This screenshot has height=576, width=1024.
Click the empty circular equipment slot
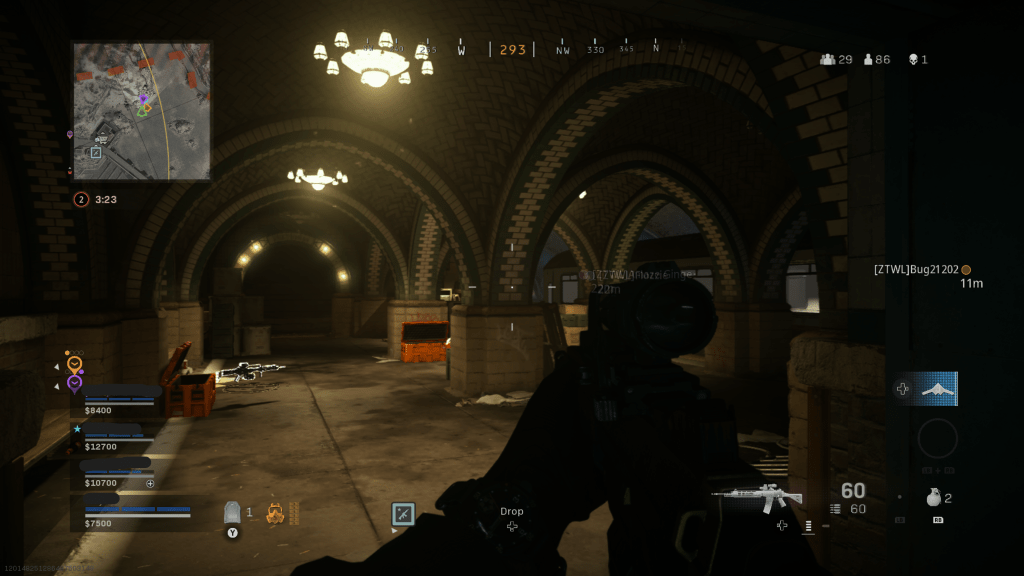click(x=937, y=438)
